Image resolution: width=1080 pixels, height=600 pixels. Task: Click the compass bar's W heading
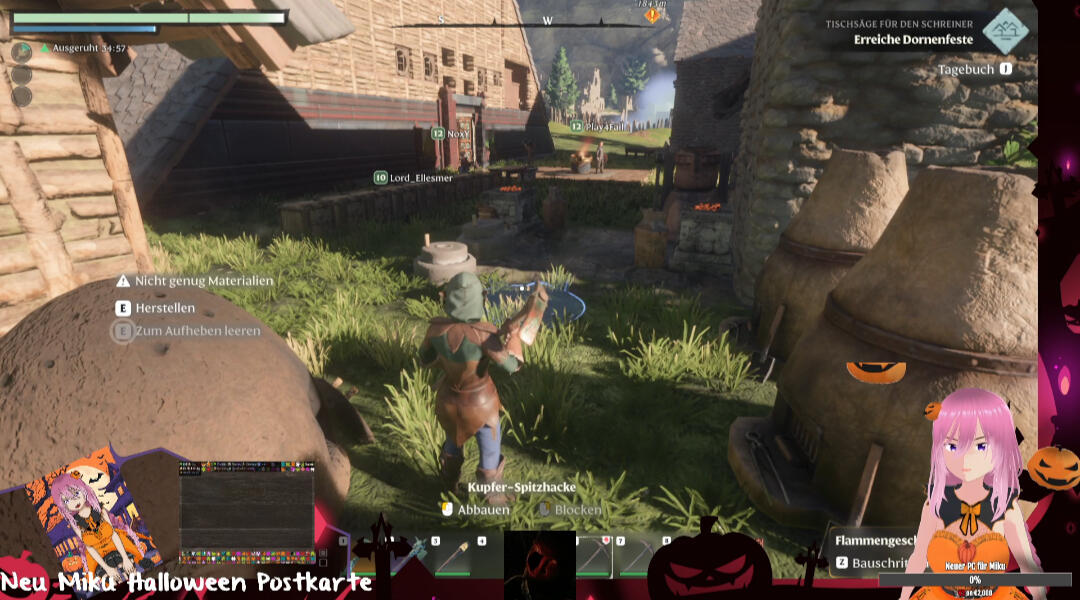(x=547, y=20)
